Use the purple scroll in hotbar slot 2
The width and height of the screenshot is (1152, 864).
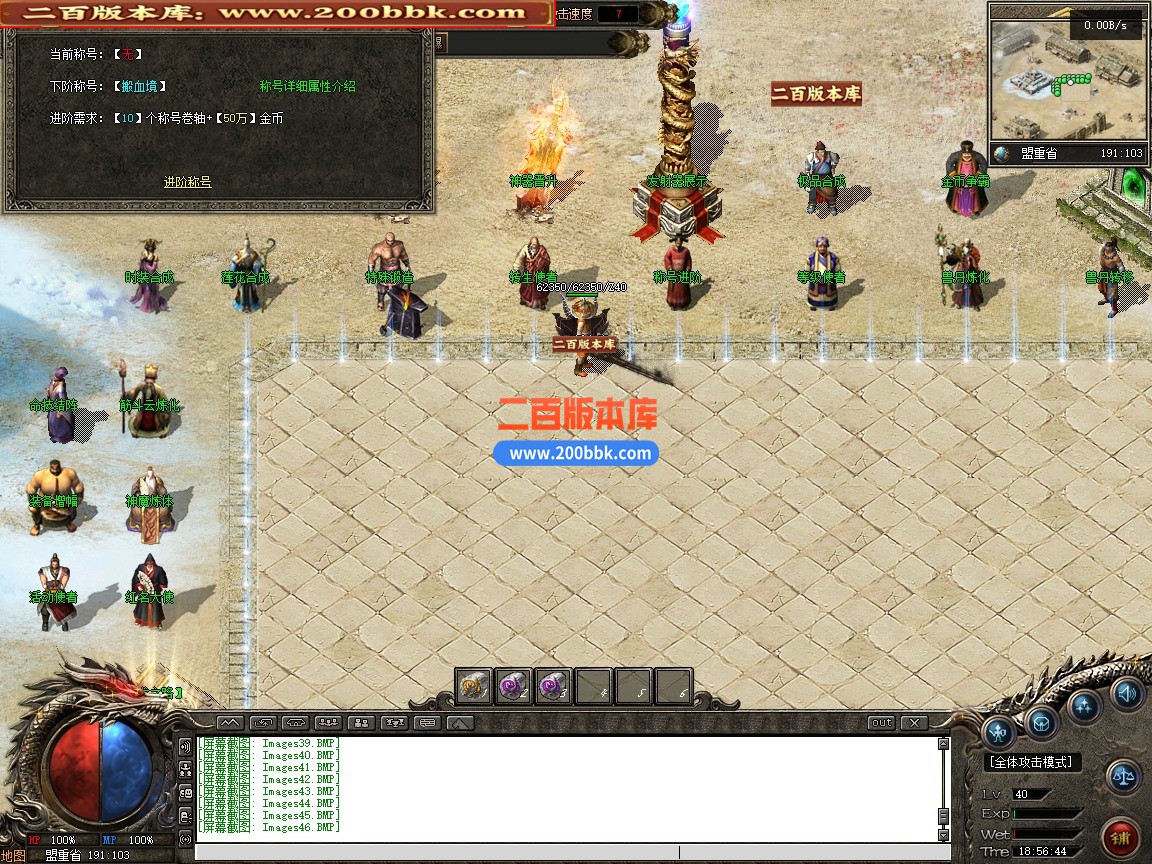pos(514,686)
